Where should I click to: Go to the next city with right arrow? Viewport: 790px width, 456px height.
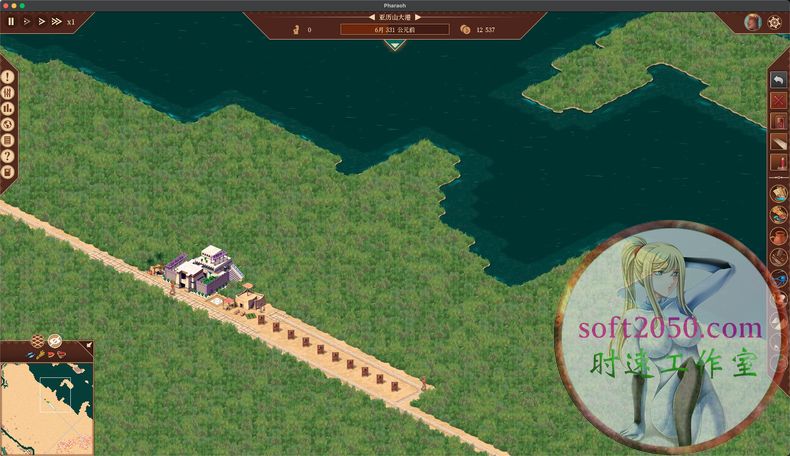(418, 17)
